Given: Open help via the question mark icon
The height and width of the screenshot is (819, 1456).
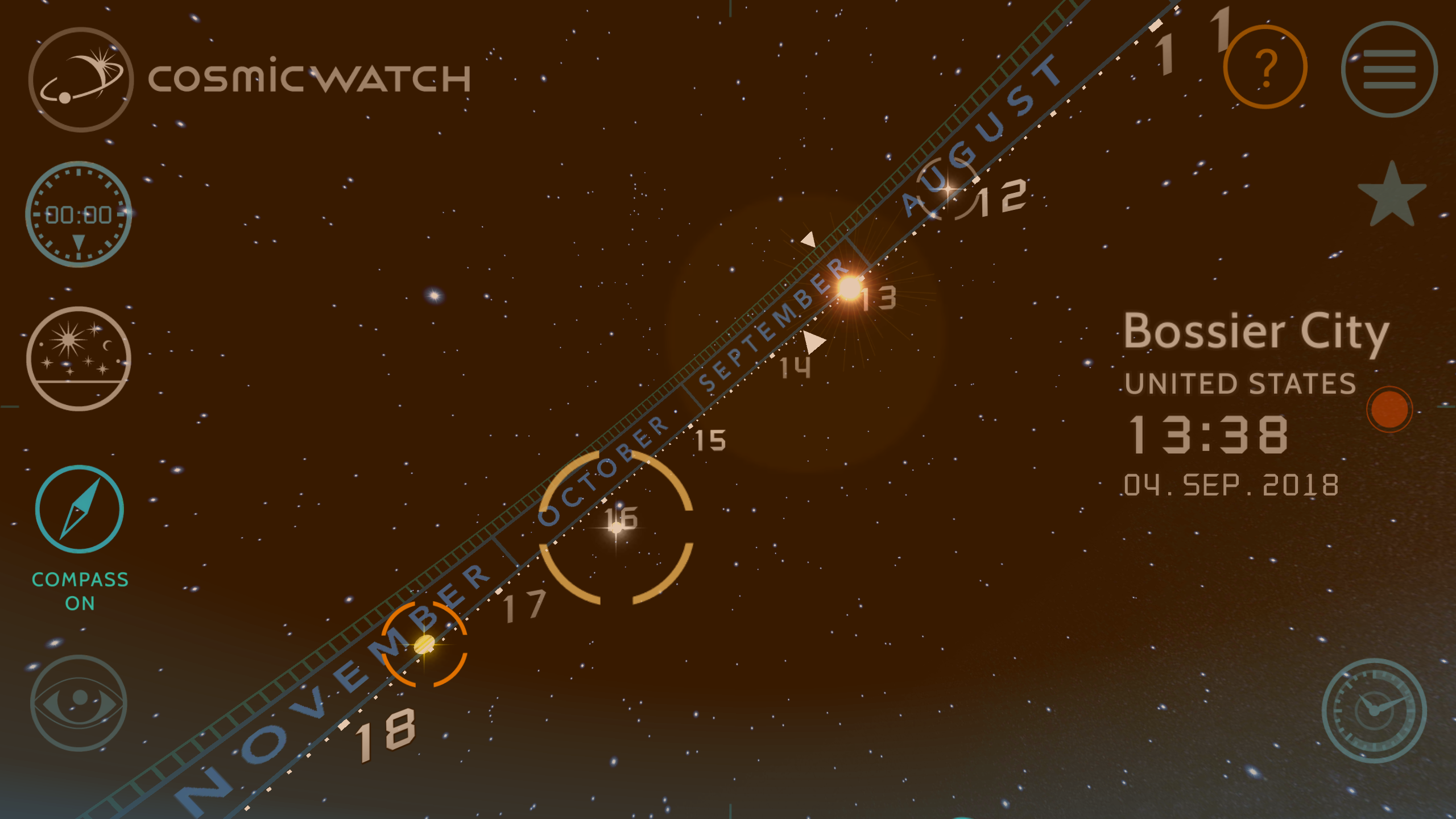Looking at the screenshot, I should coord(1265,68).
